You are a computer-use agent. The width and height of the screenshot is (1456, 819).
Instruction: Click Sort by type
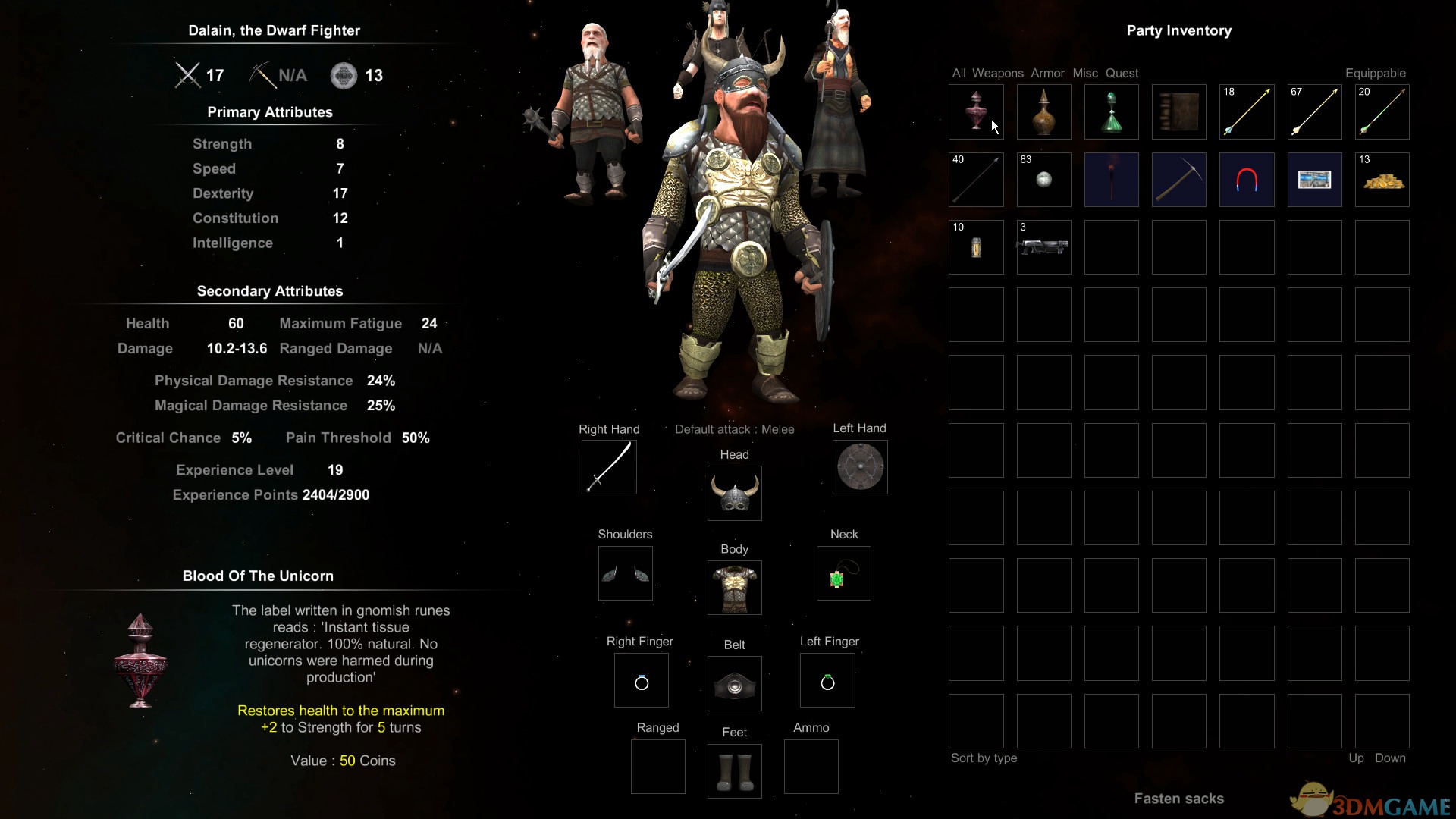(x=984, y=758)
